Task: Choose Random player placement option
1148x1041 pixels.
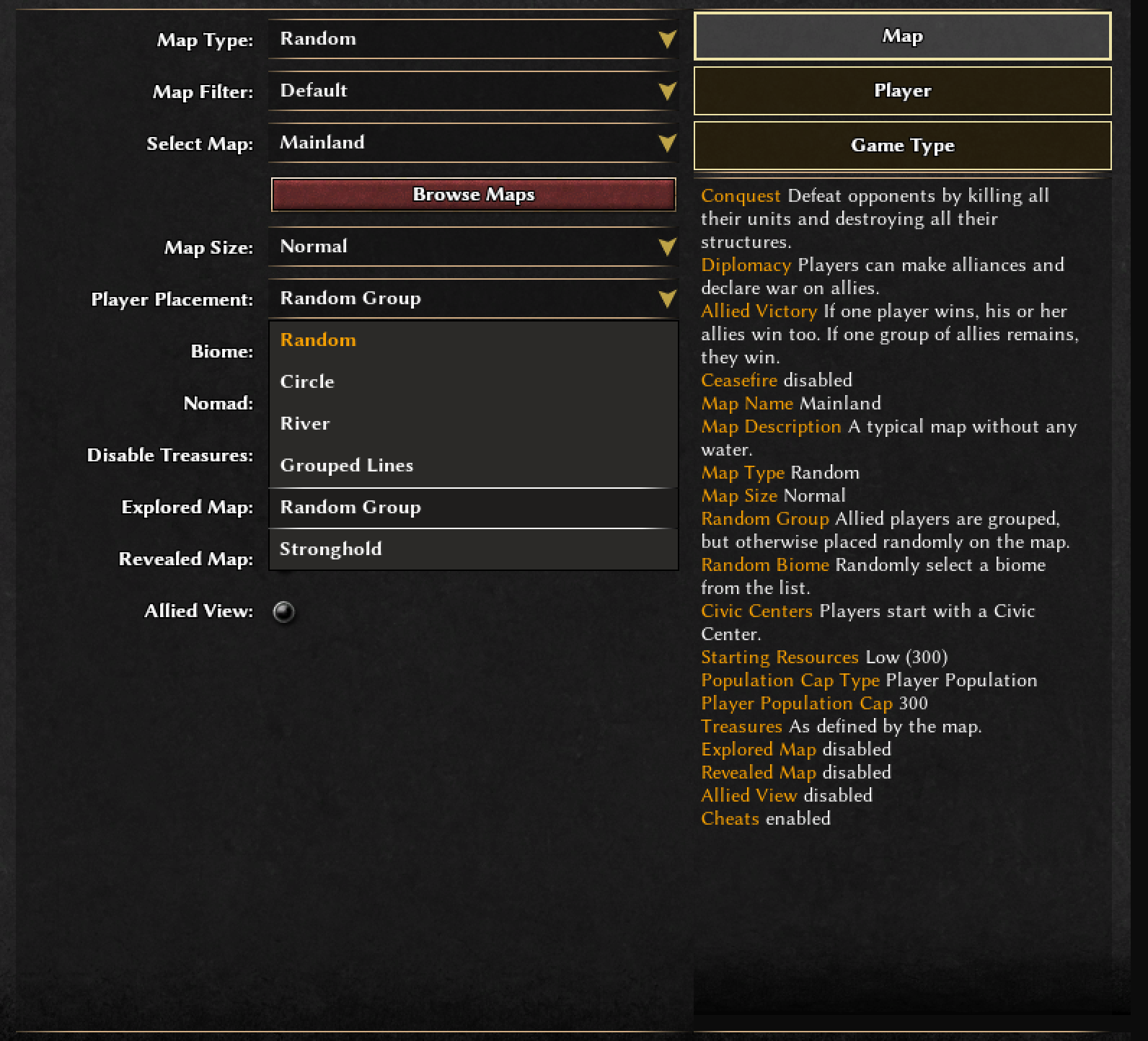Action: tap(472, 340)
